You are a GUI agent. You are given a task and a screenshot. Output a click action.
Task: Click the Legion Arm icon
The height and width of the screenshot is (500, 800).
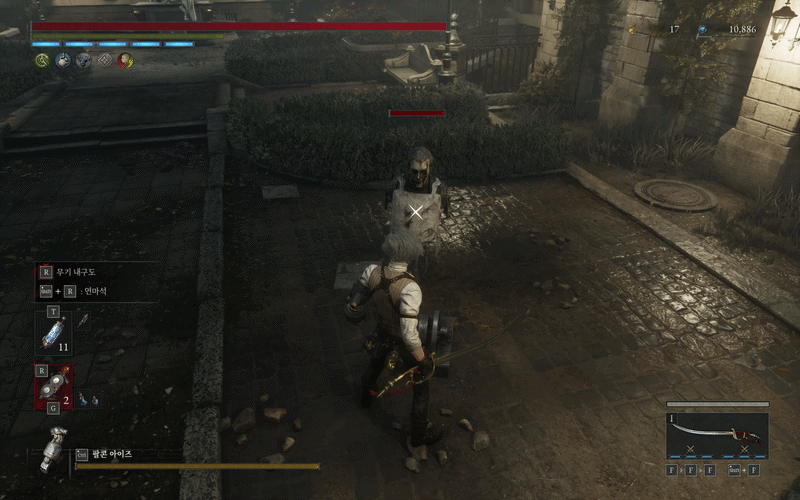[x=53, y=447]
